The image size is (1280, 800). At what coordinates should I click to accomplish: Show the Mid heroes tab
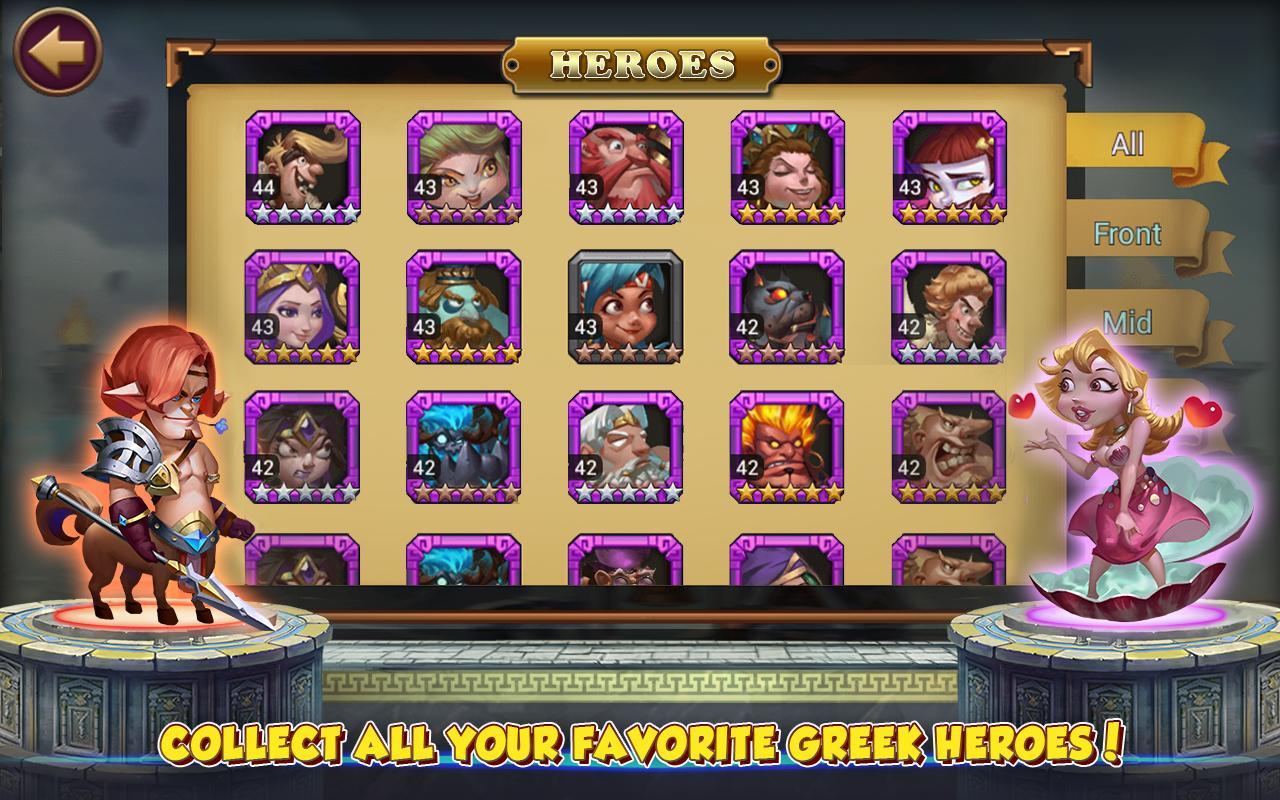click(x=1128, y=322)
